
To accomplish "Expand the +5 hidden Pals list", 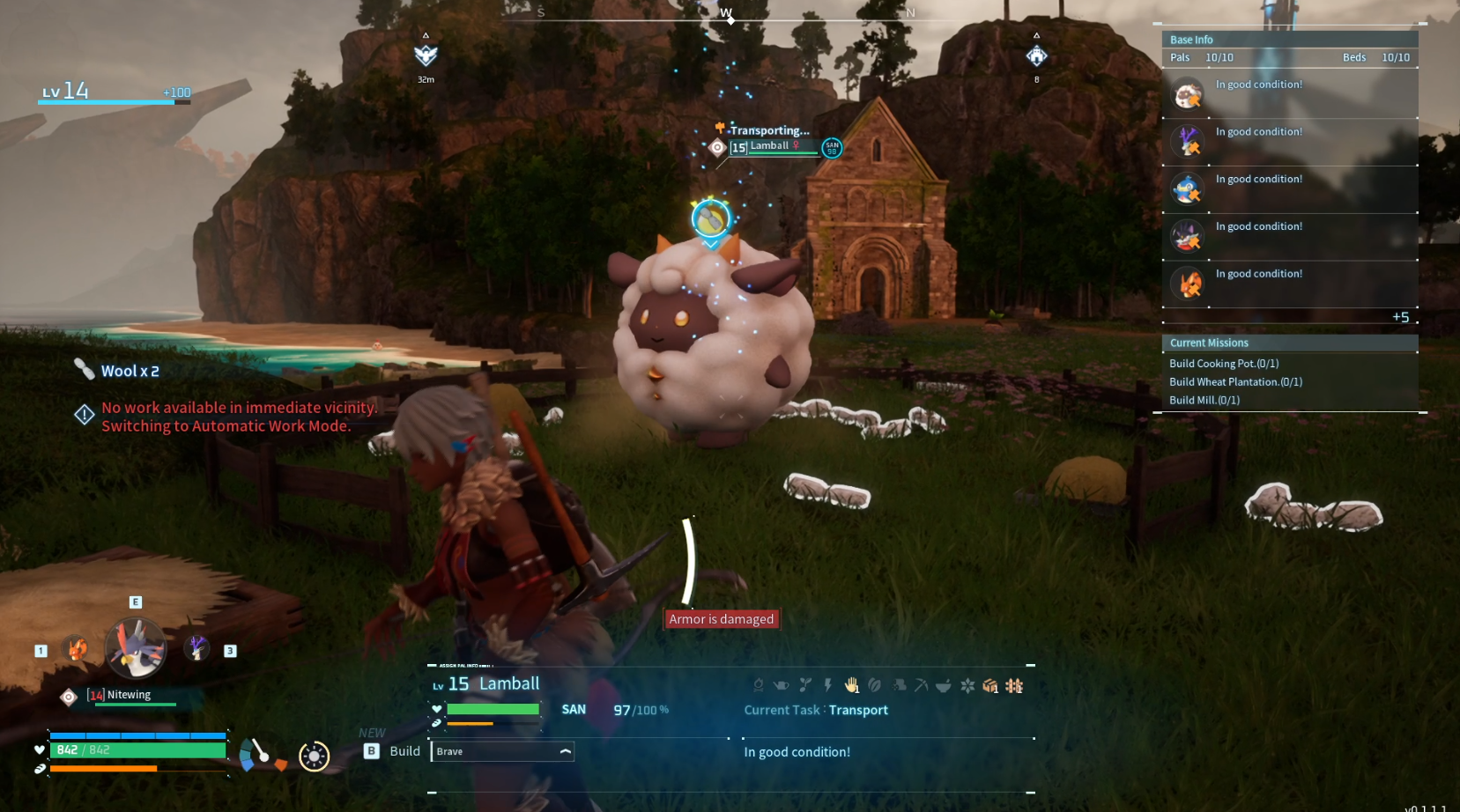I will click(x=1399, y=317).
